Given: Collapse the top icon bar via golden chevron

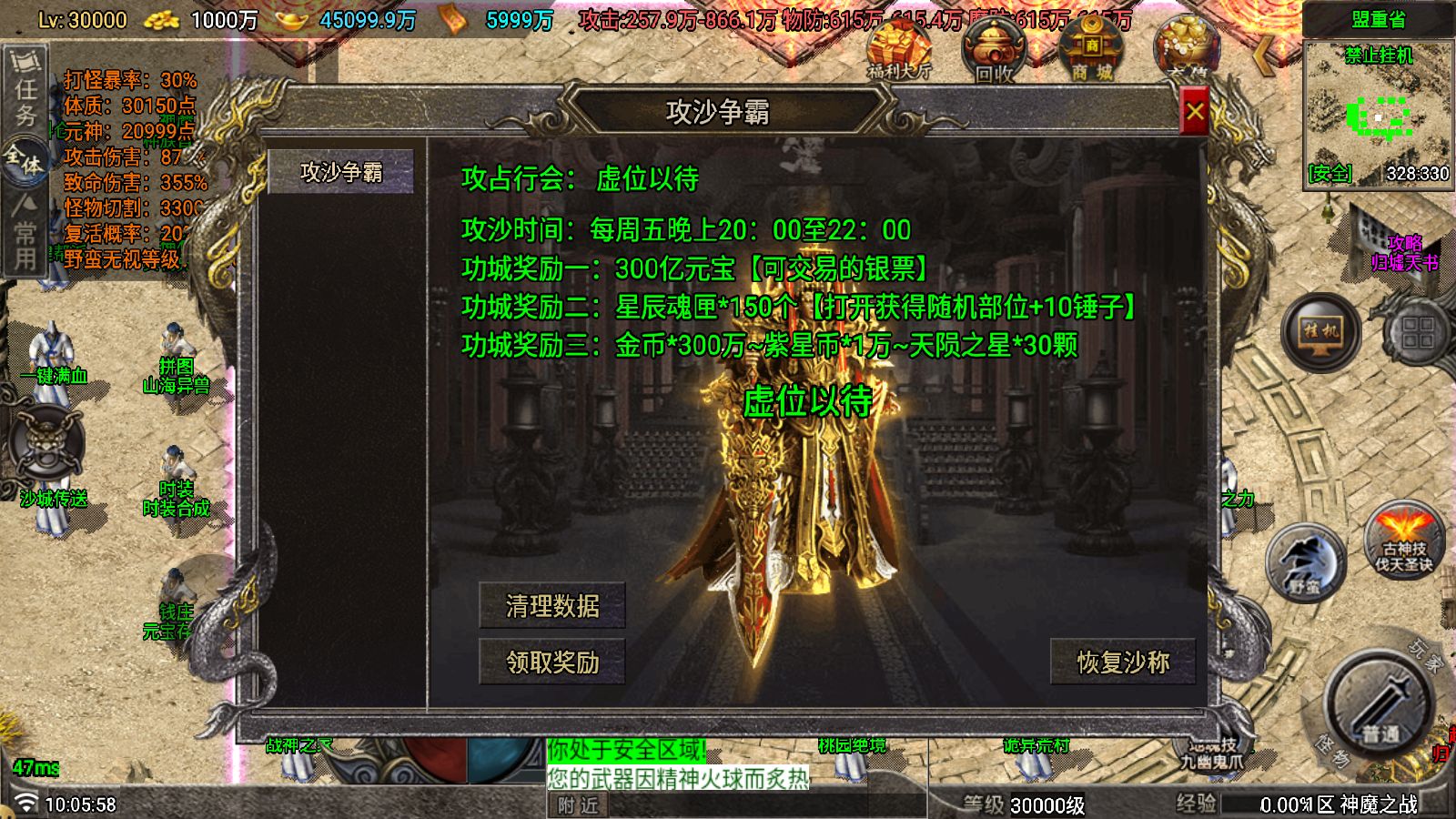Looking at the screenshot, I should (x=1264, y=56).
